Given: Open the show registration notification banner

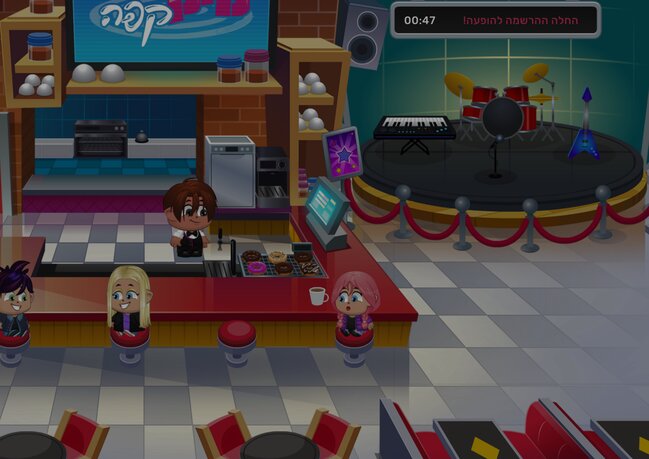Looking at the screenshot, I should (495, 20).
